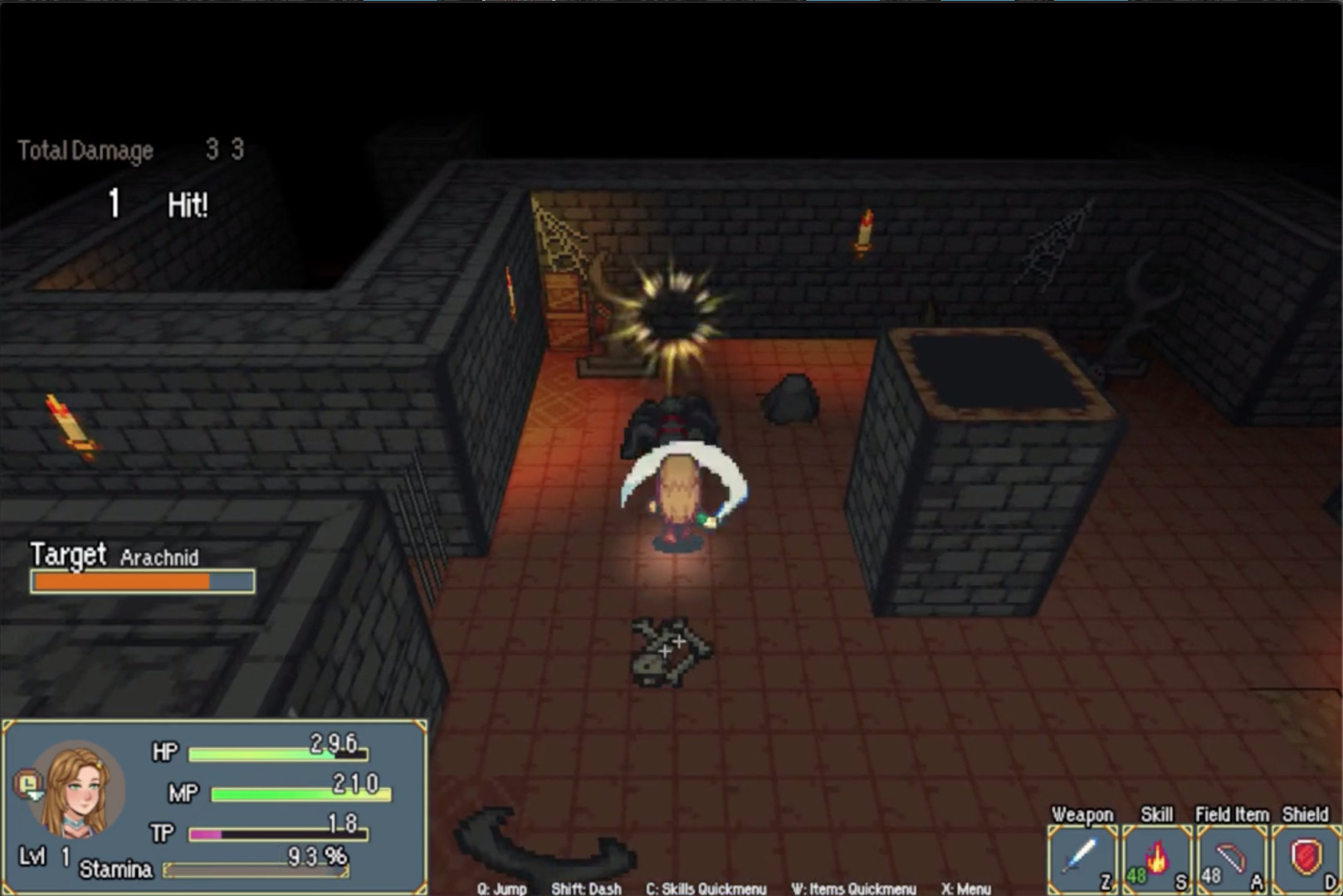Click the spider enemy above the player
Screen dimensions: 1343x896
tap(672, 419)
